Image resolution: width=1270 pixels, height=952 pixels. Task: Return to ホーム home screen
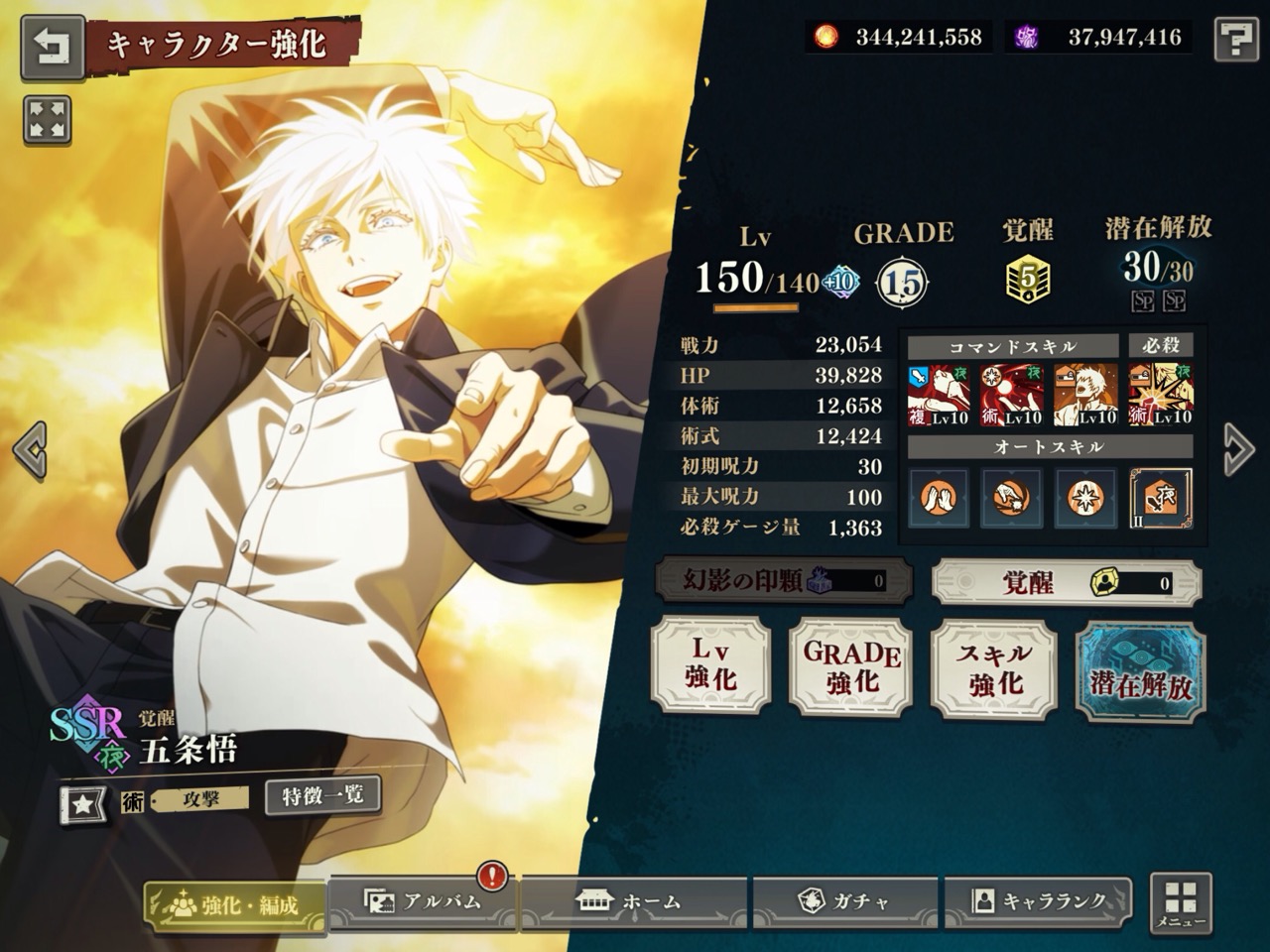click(630, 901)
